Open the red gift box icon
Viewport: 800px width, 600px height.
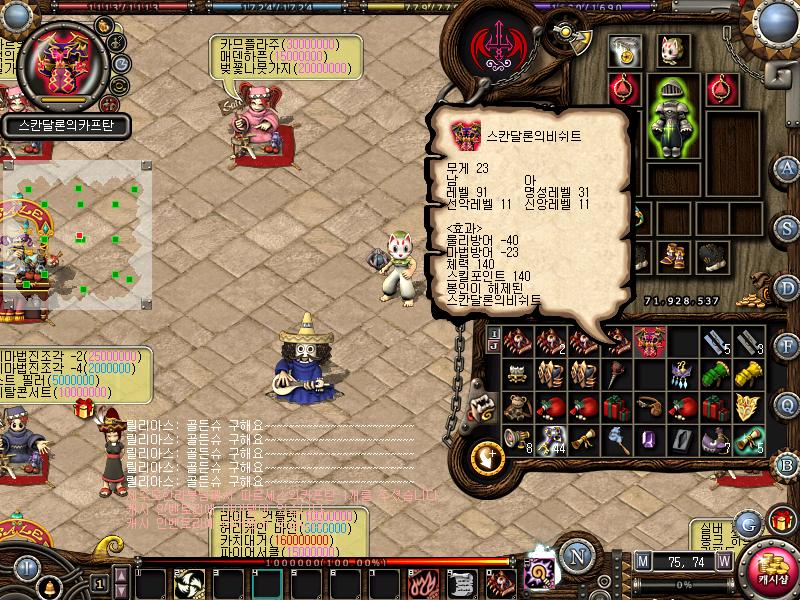tap(779, 519)
